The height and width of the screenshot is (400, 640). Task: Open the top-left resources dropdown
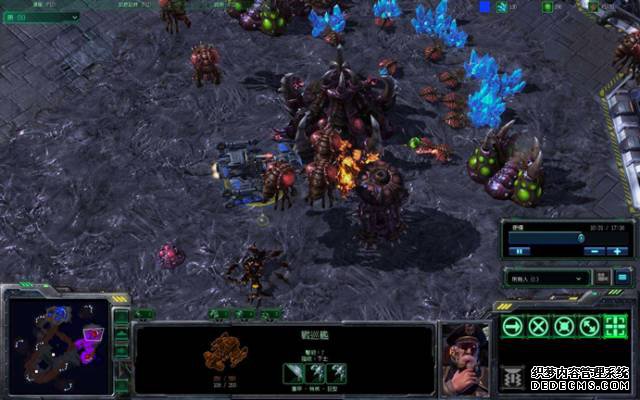(x=40, y=18)
